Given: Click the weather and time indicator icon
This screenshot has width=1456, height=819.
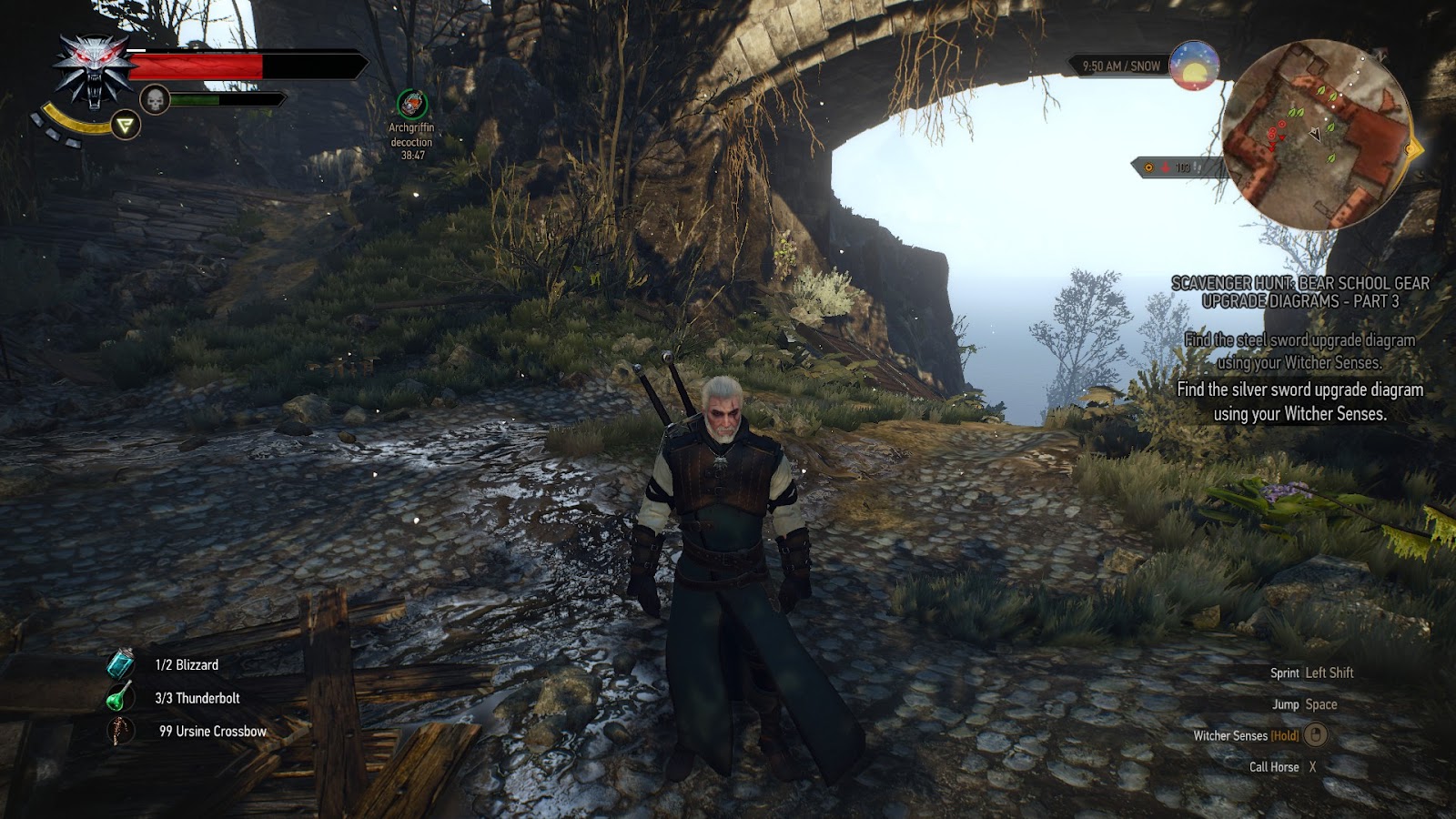Looking at the screenshot, I should 1194,66.
